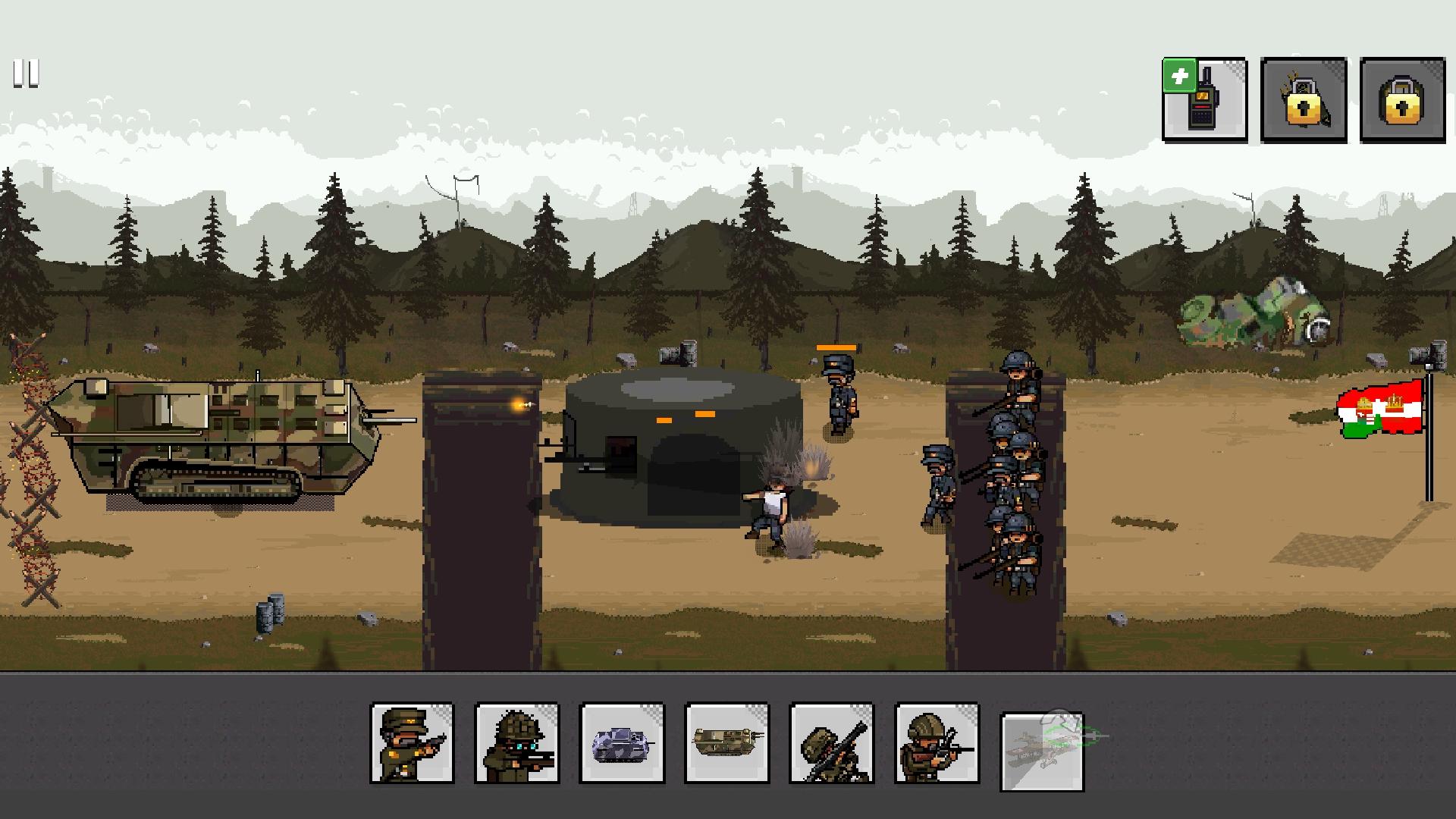Deploy the goggled soldier with camo helmet

tap(516, 743)
